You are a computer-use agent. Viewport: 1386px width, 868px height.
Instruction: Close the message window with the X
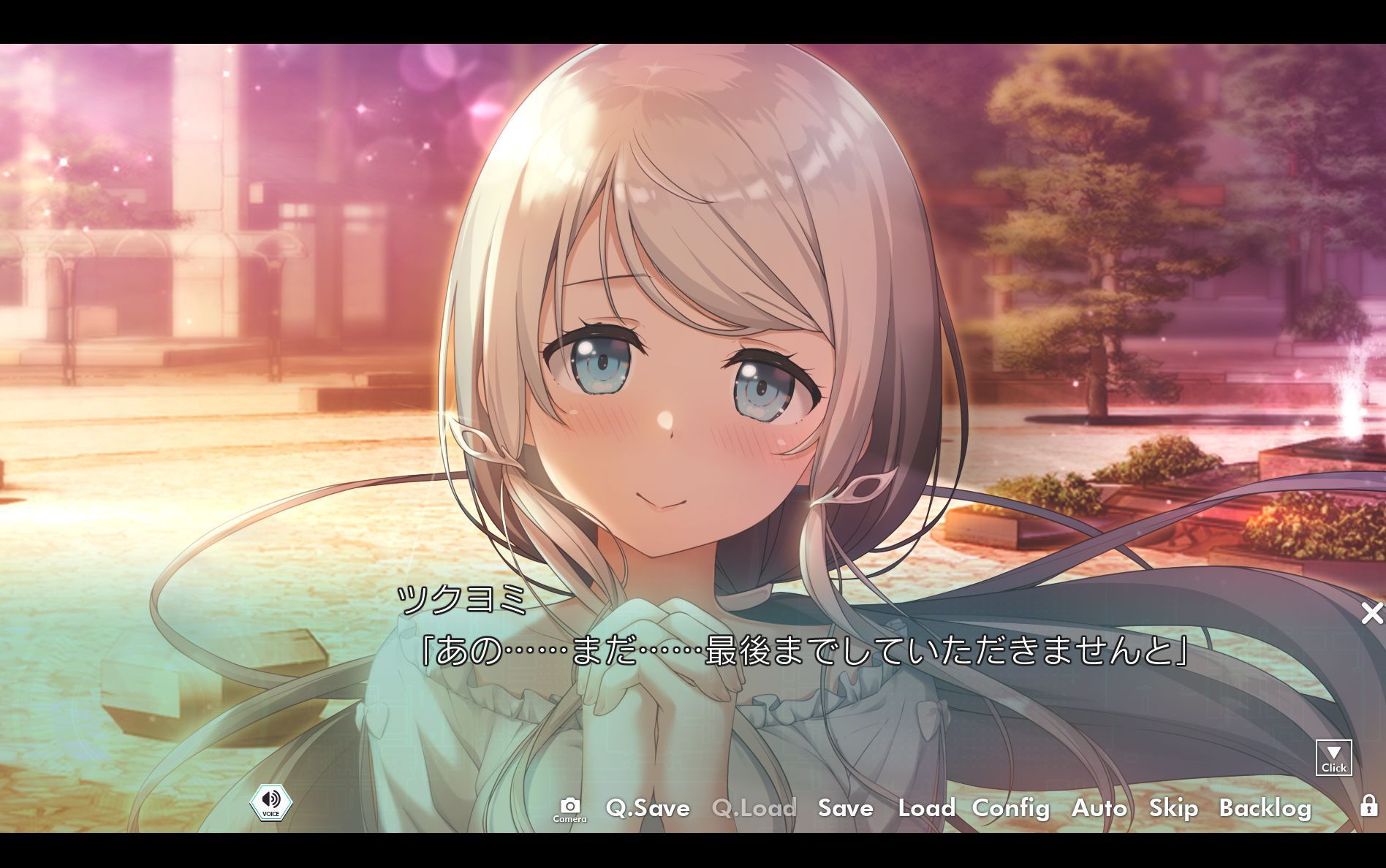(x=1373, y=614)
